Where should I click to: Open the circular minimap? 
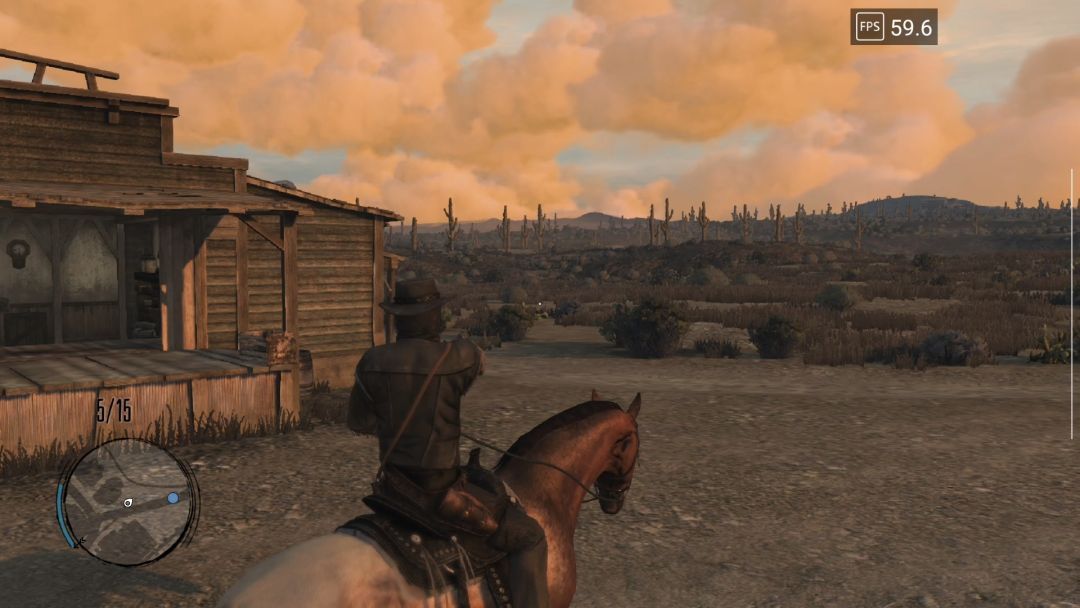pyautogui.click(x=127, y=502)
